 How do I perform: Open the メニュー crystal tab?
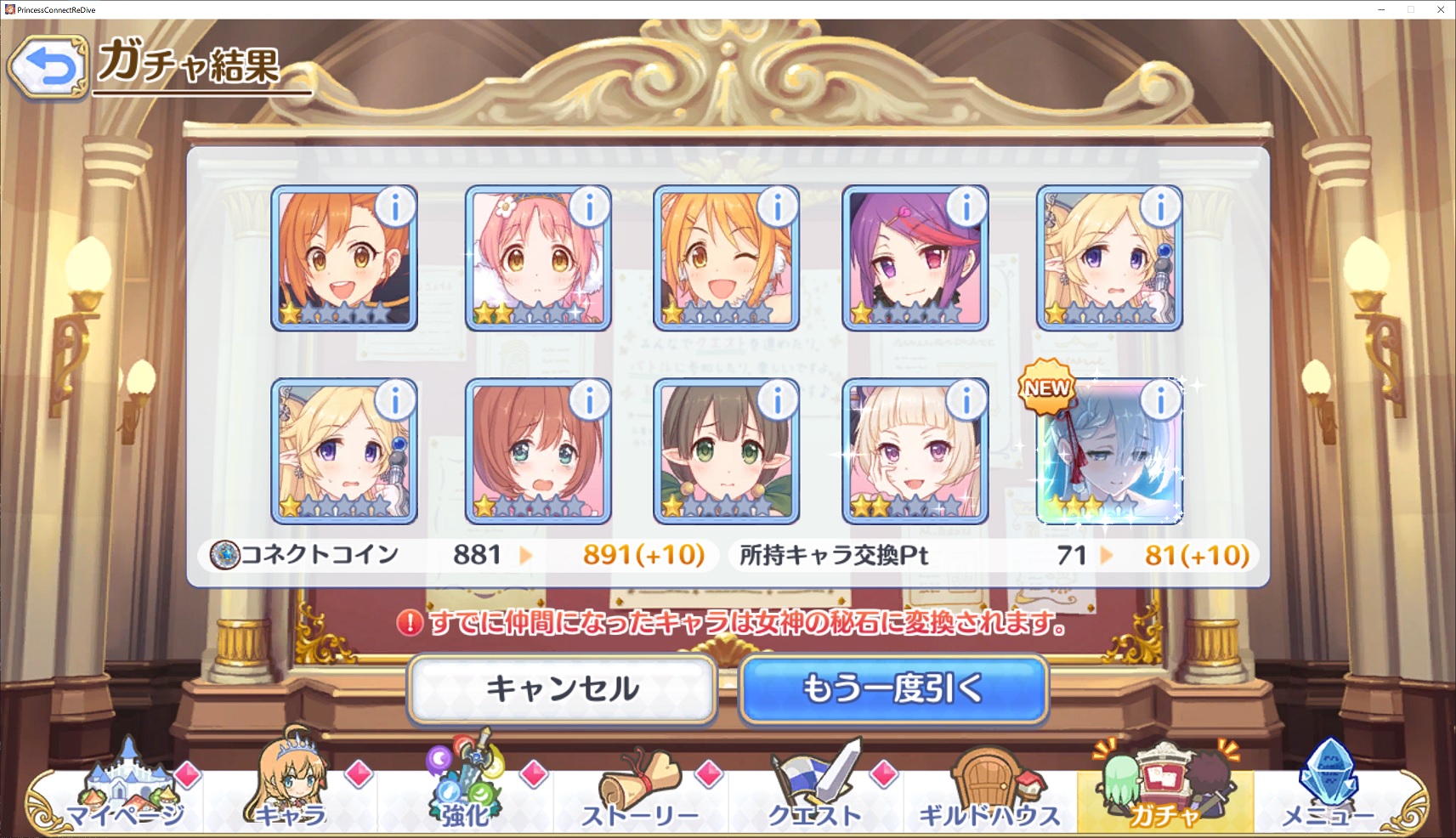pos(1329,790)
